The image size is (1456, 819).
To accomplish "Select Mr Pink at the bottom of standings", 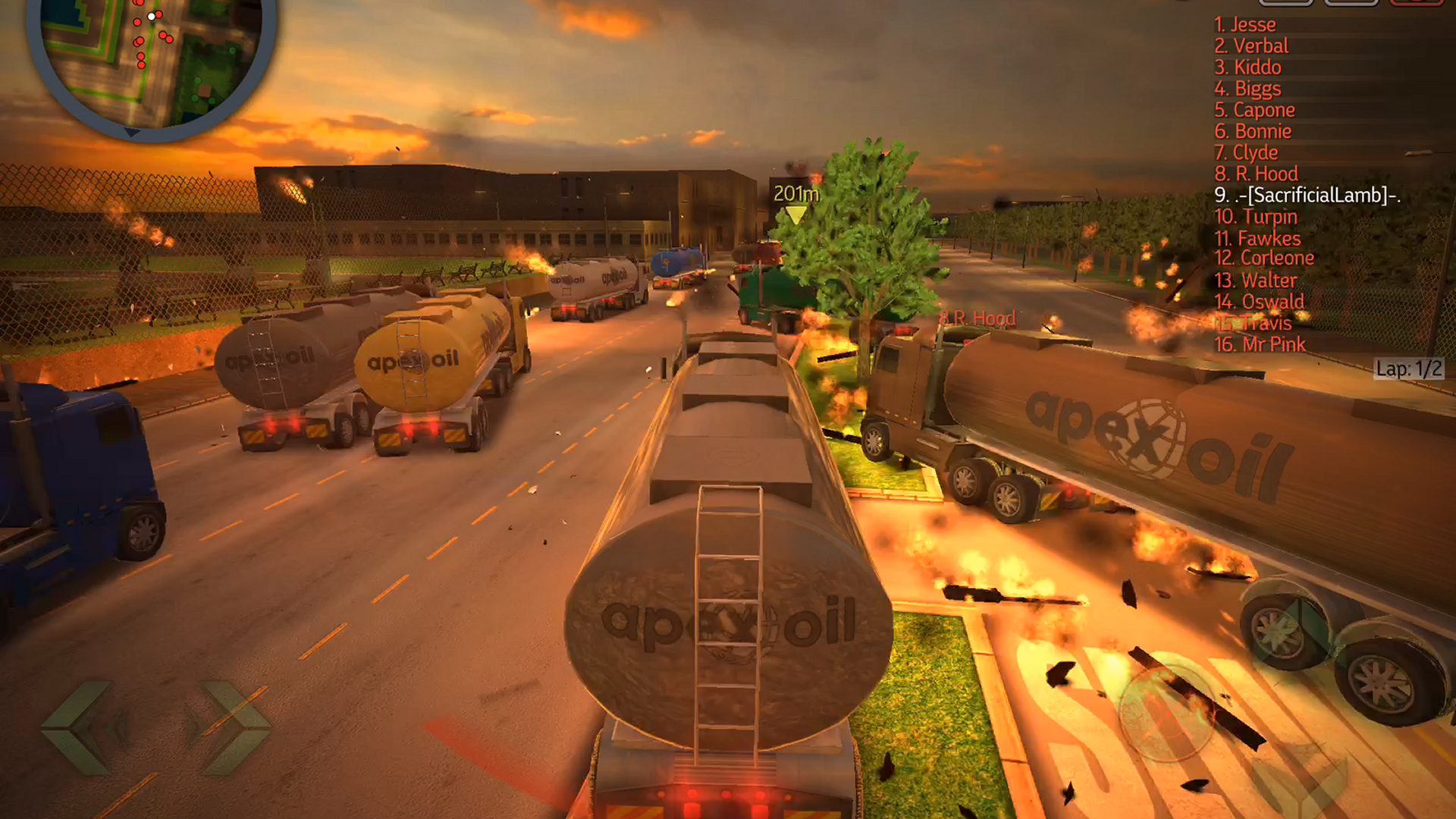I will [x=1260, y=345].
